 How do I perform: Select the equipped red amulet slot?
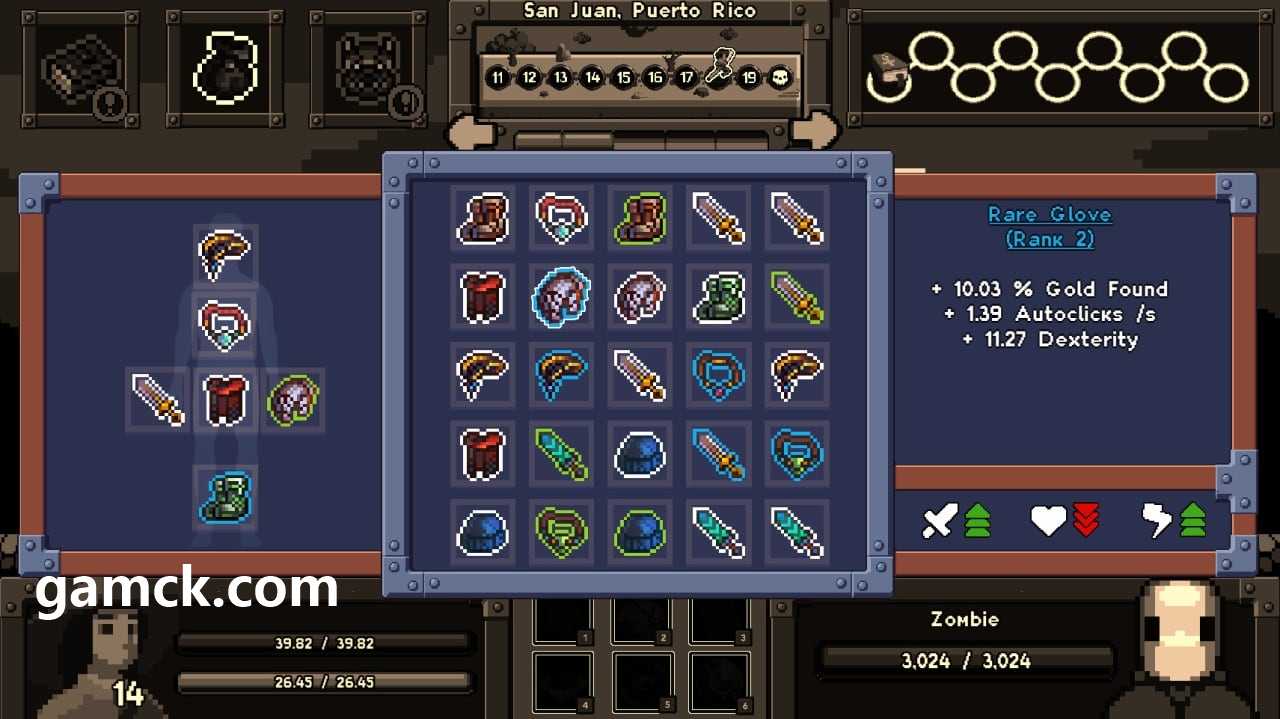(224, 325)
